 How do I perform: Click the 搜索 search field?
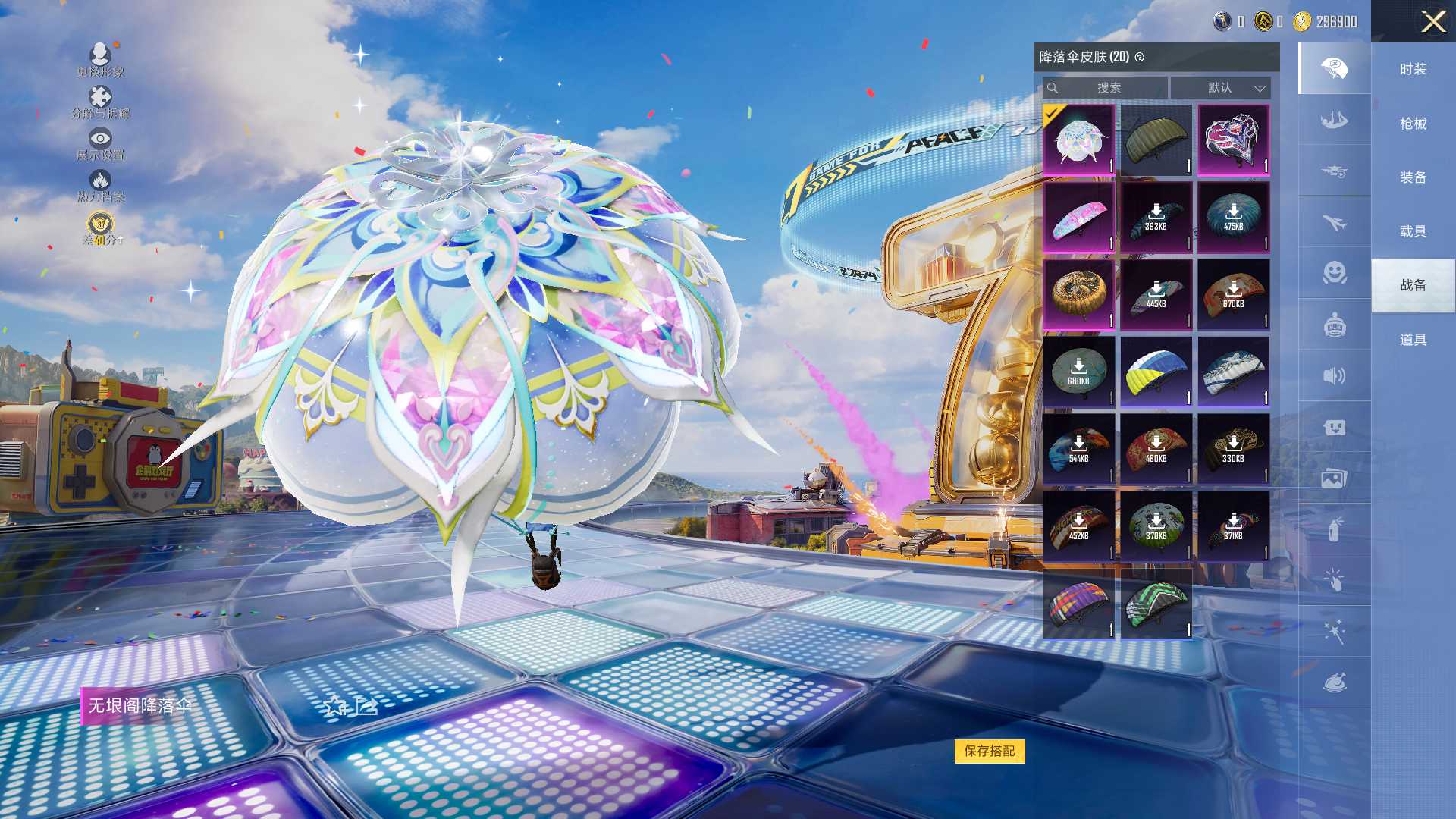(x=1107, y=88)
